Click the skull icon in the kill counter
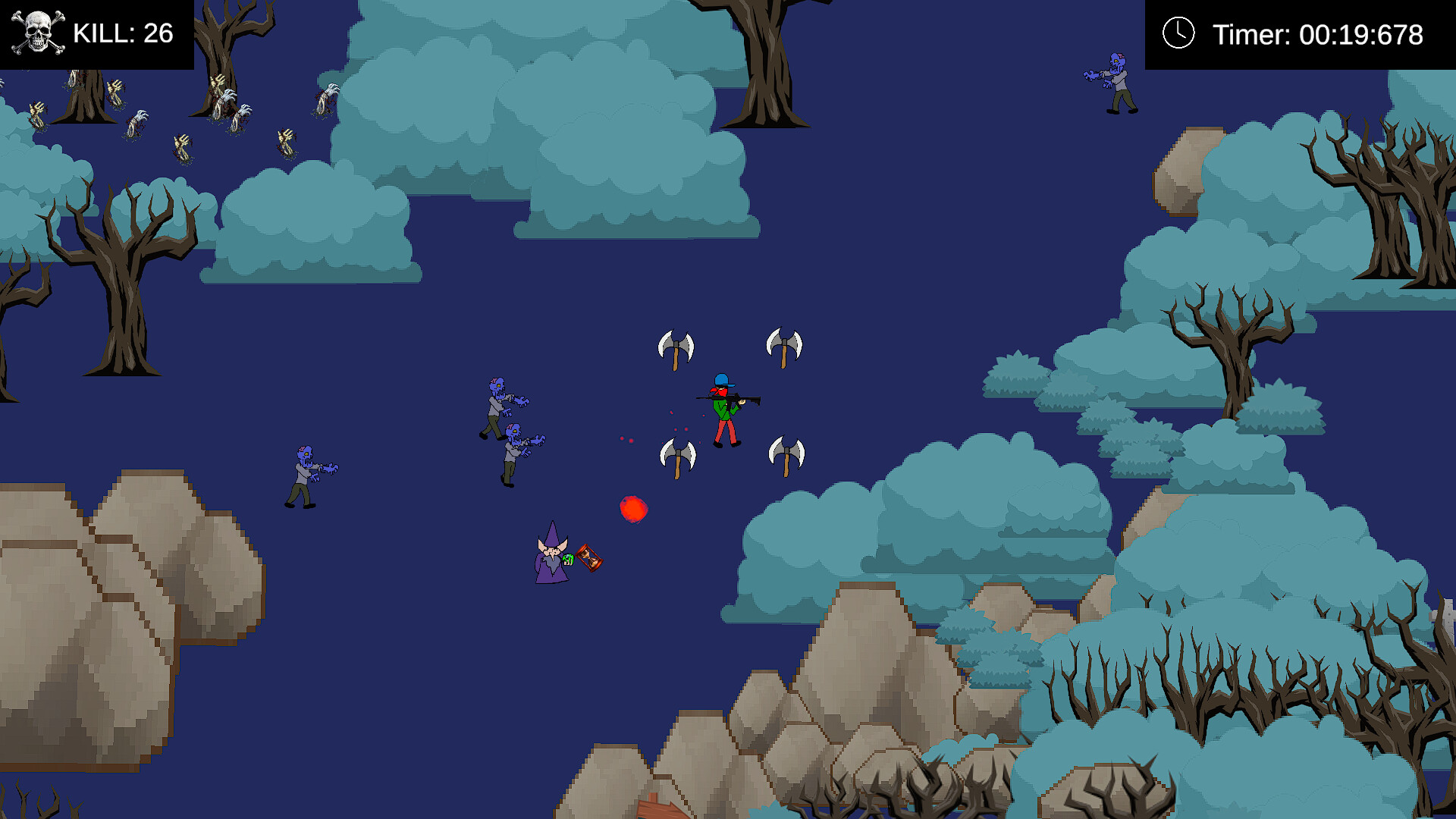 36,32
